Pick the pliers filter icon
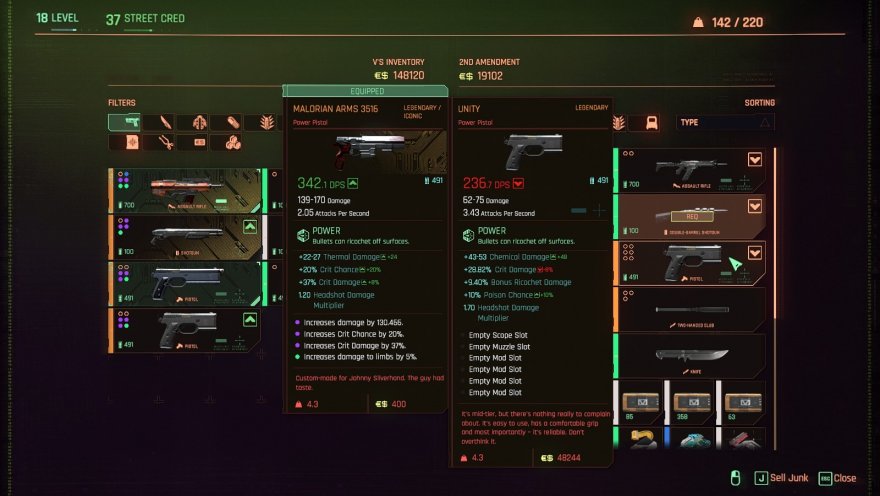This screenshot has width=880, height=496. coord(164,143)
